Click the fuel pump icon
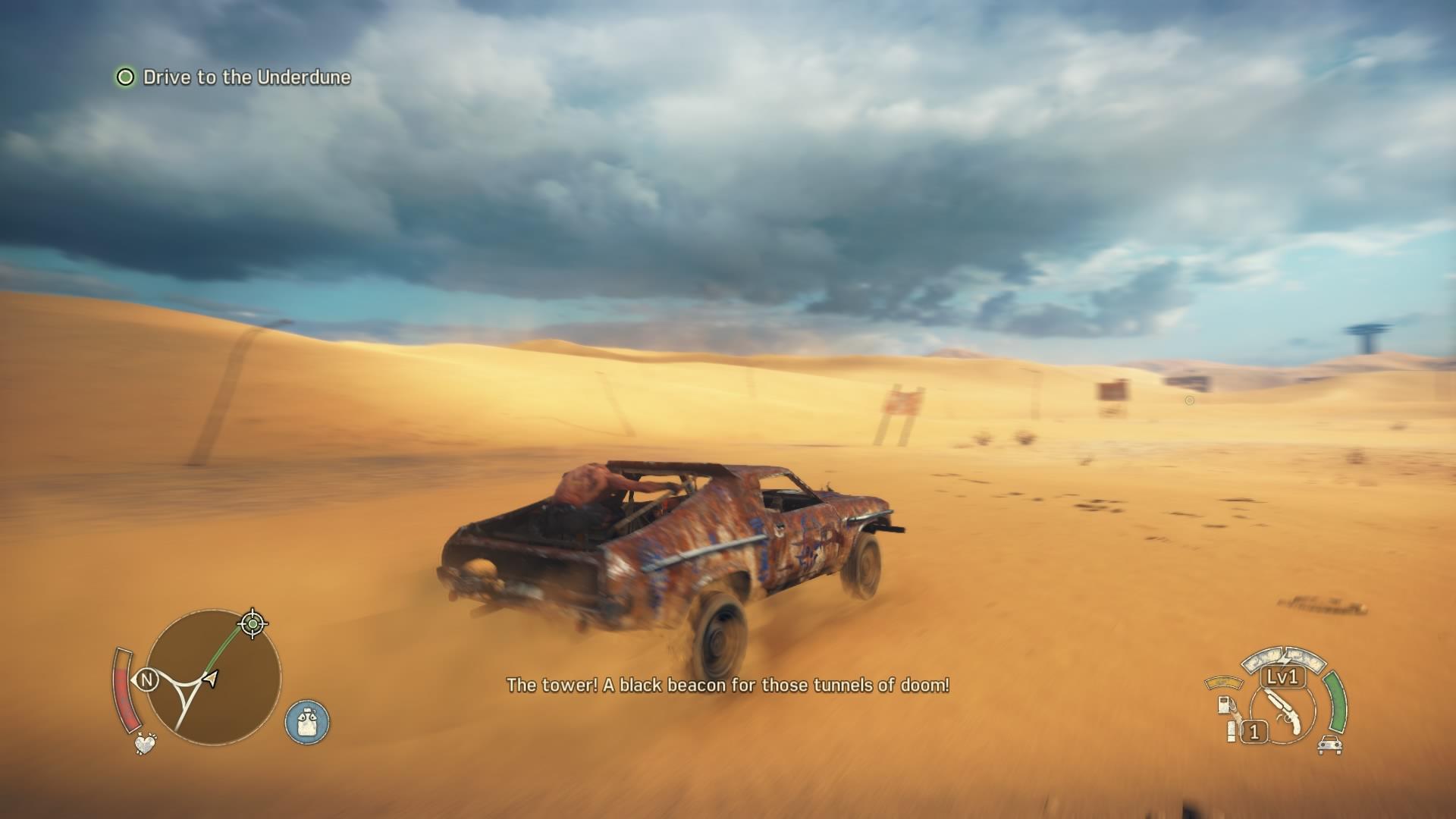 [1224, 704]
